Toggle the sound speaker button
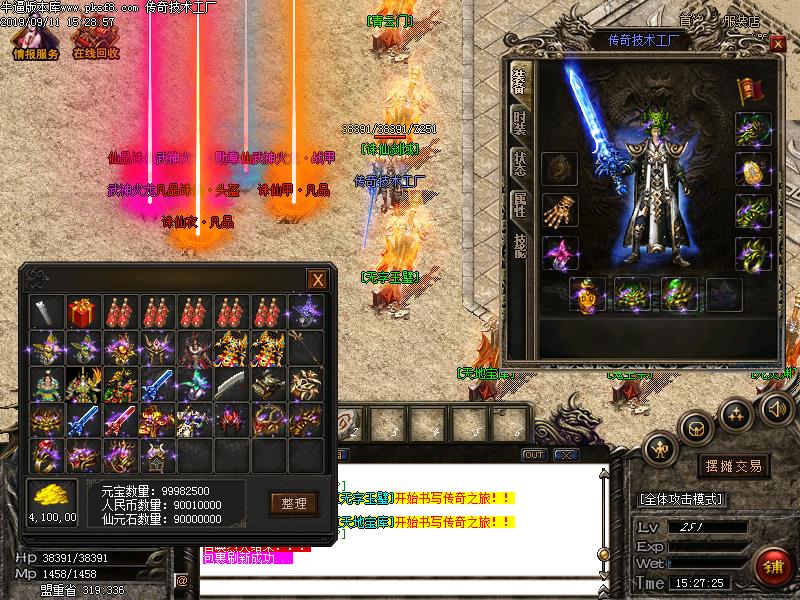The width and height of the screenshot is (800, 600). coord(777,408)
